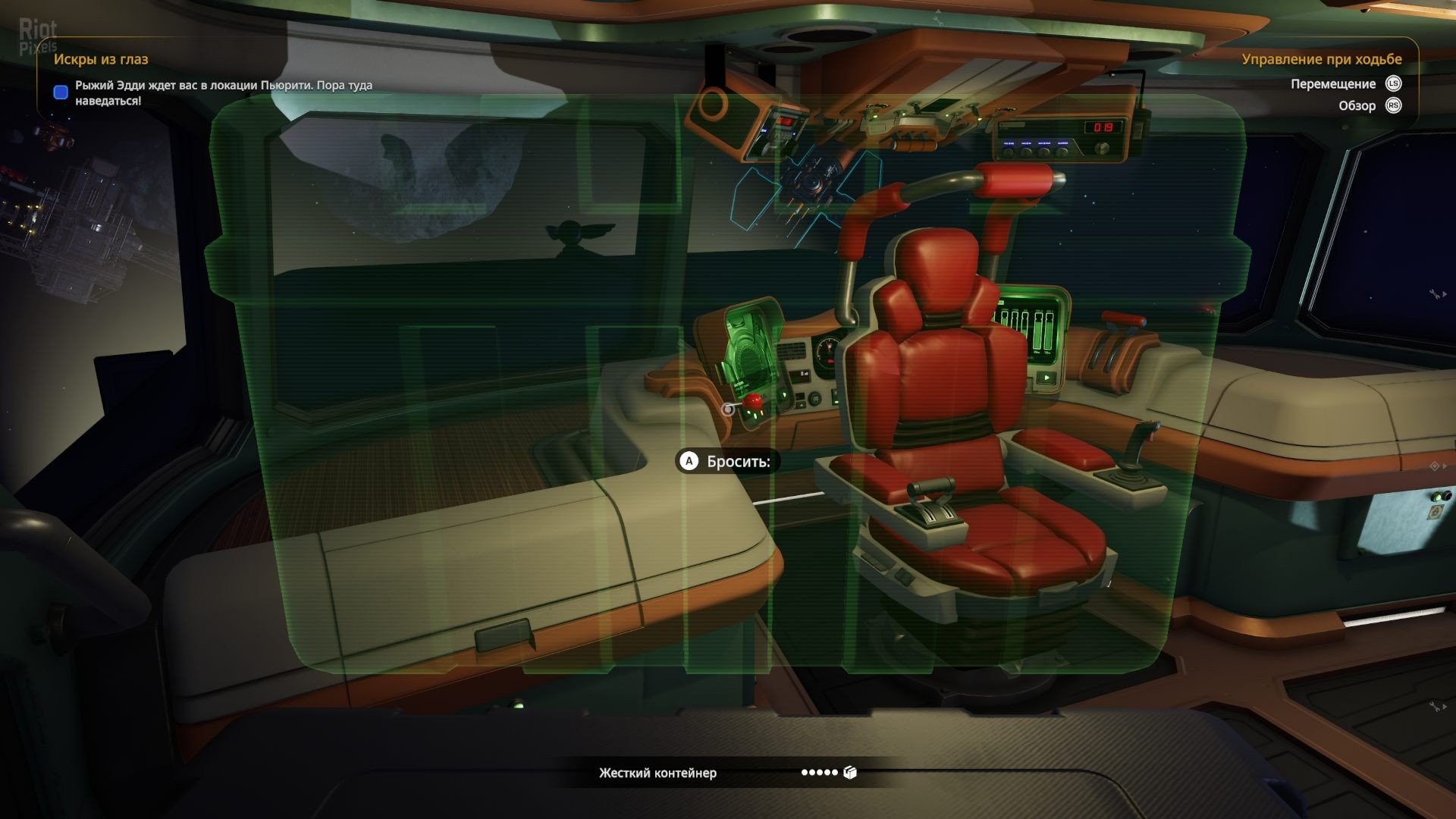Select the held item label "Жесткий контейнер"
This screenshot has width=1456, height=819.
[x=657, y=773]
